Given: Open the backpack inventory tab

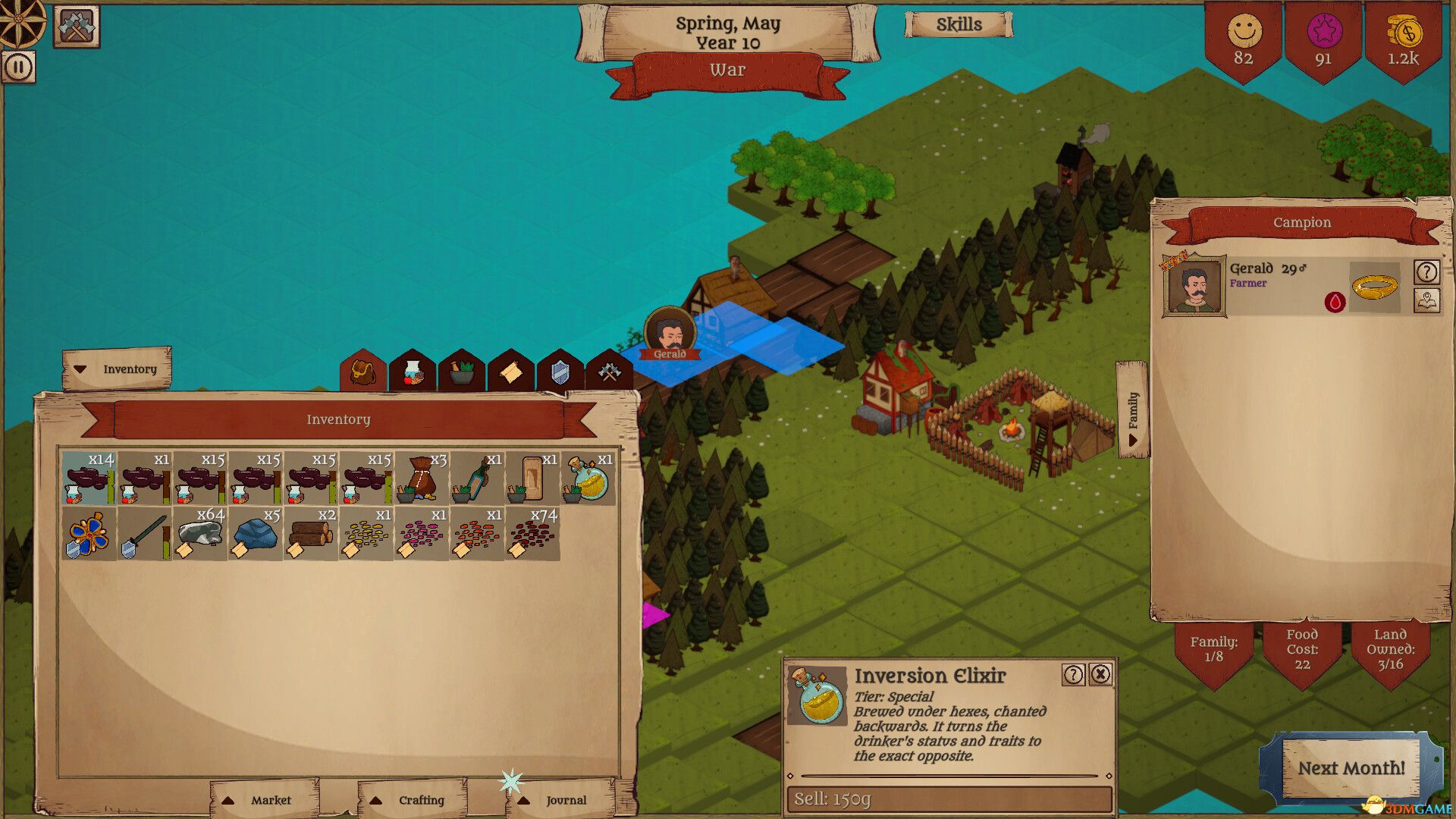Looking at the screenshot, I should click(x=362, y=372).
